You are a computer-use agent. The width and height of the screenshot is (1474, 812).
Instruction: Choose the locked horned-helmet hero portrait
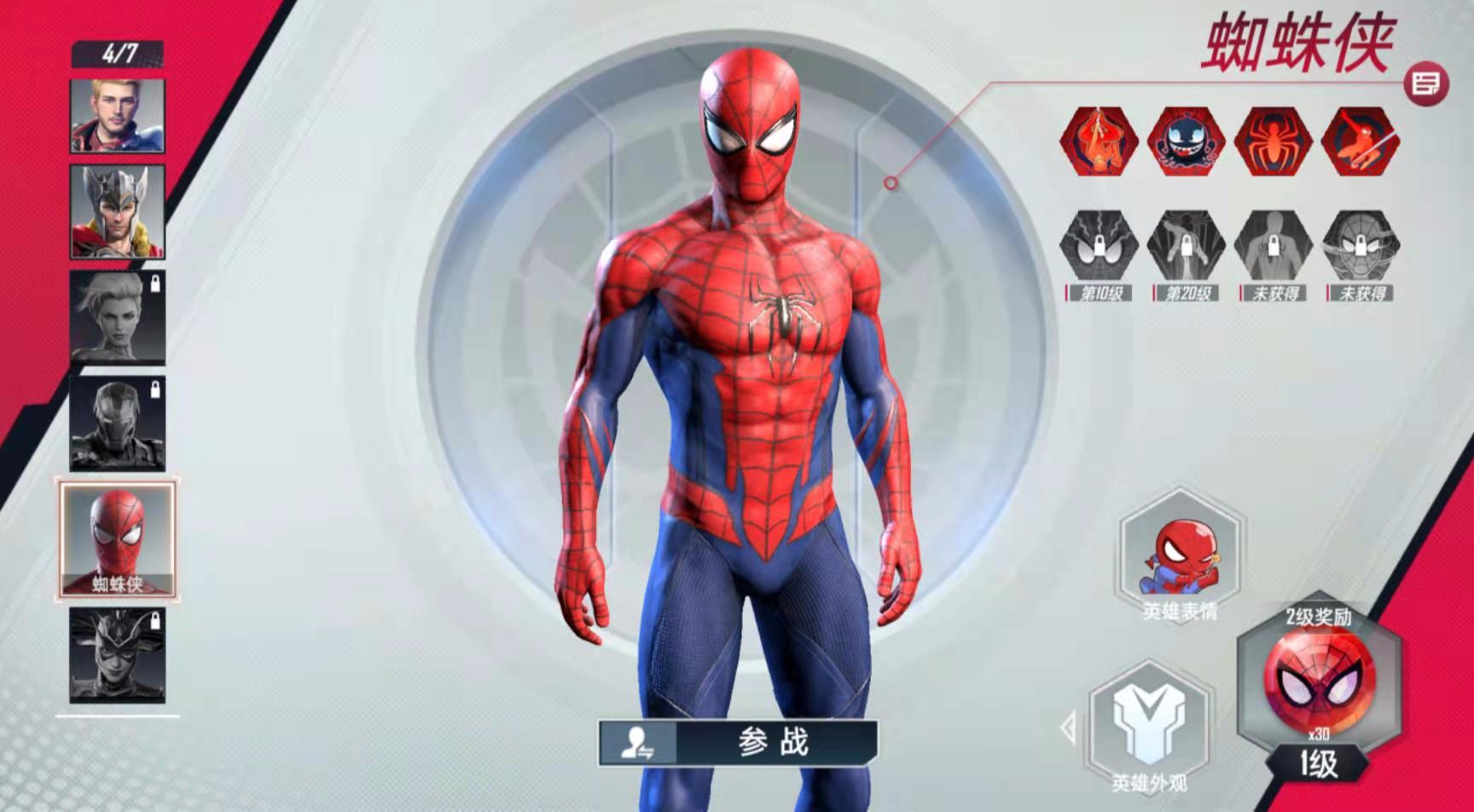pos(118,655)
